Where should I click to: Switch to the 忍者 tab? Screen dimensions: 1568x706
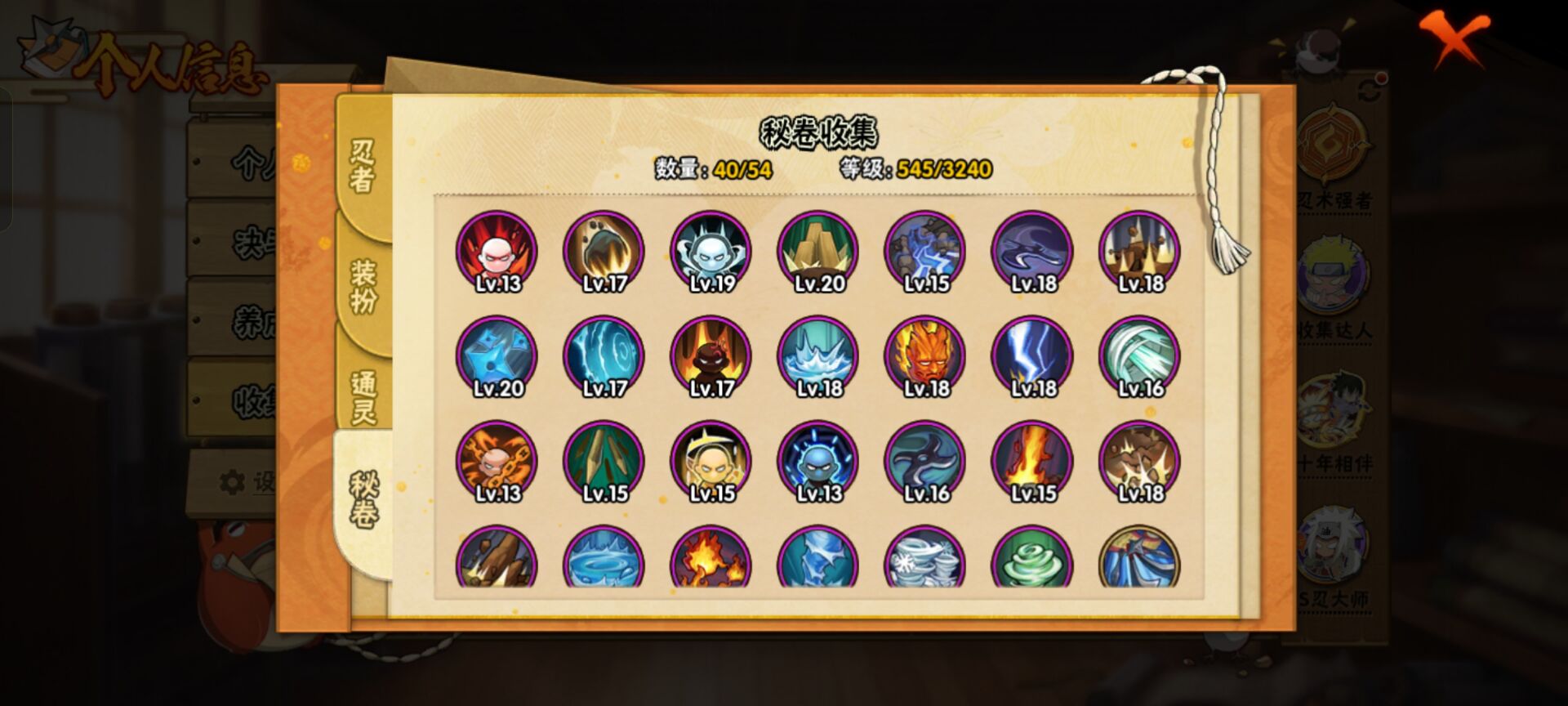point(361,163)
